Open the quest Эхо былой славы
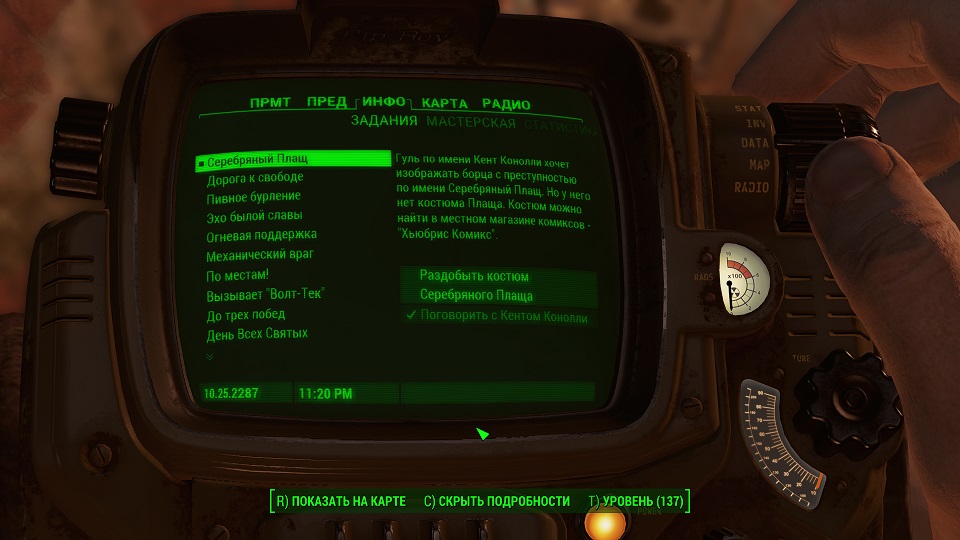This screenshot has height=540, width=960. pyautogui.click(x=254, y=216)
